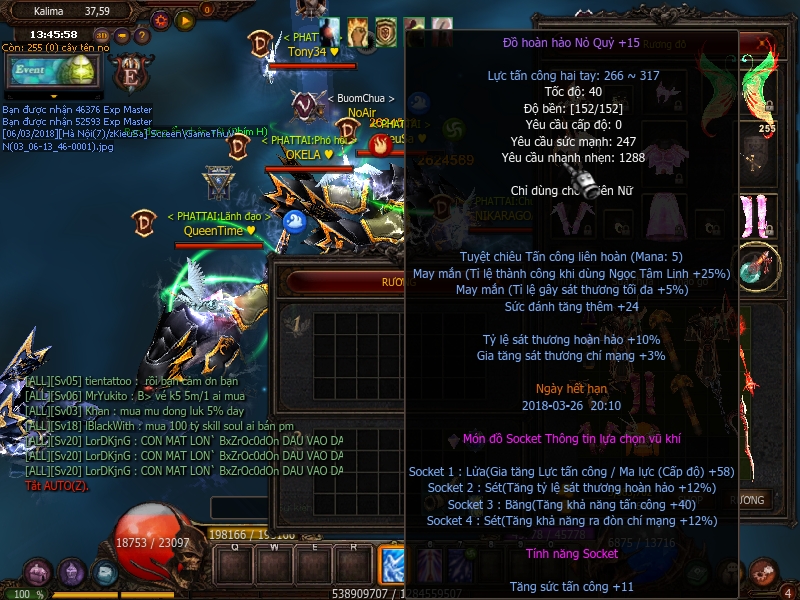Open the question mark help button
The height and width of the screenshot is (600, 800).
(x=142, y=37)
